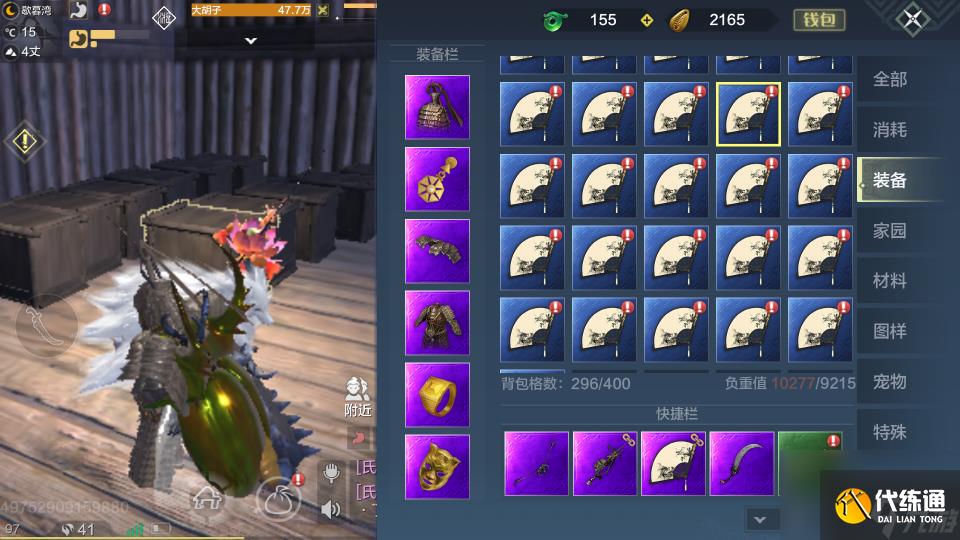Open the 宠物 tab
The height and width of the screenshot is (540, 960).
click(x=889, y=381)
